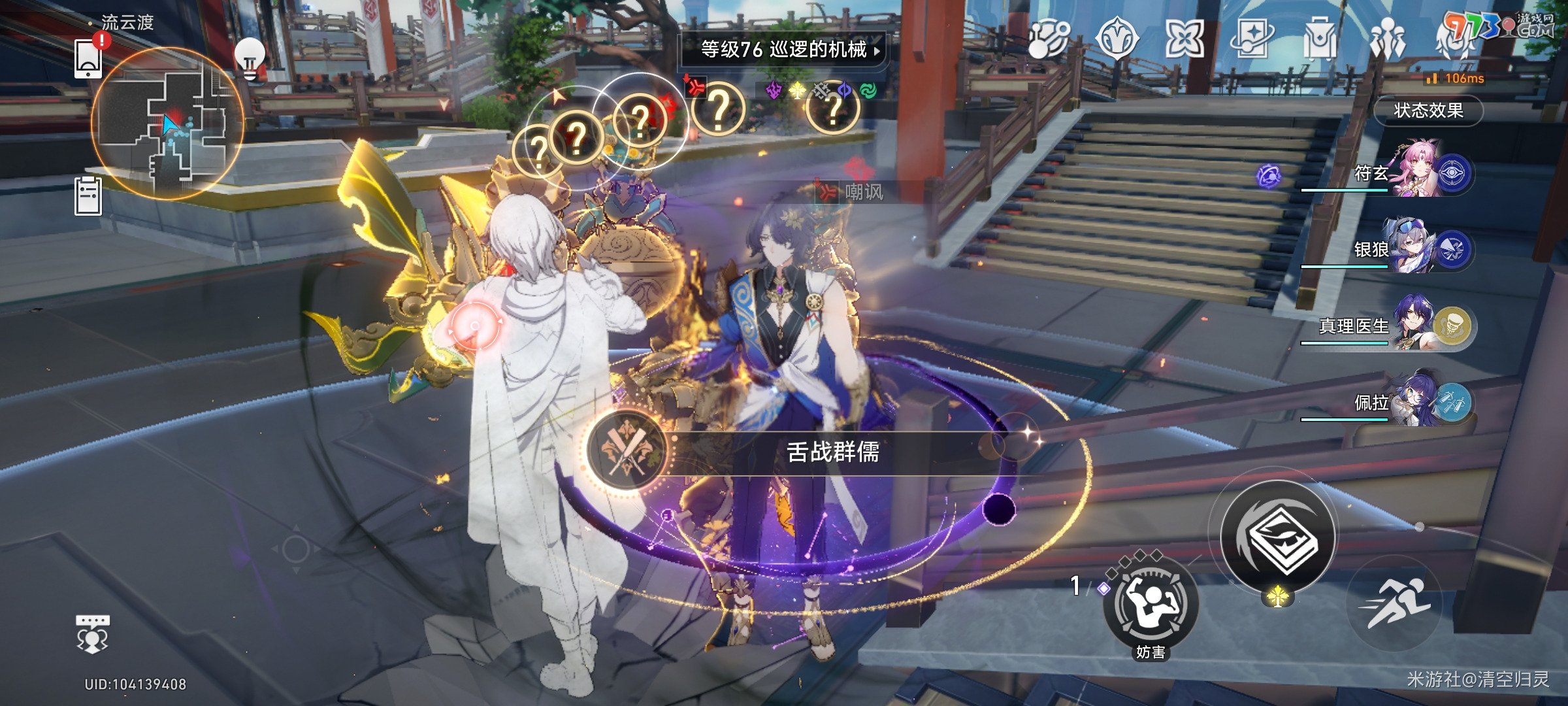Open the mission clipboard tracker
This screenshot has width=1568, height=706.
(88, 195)
